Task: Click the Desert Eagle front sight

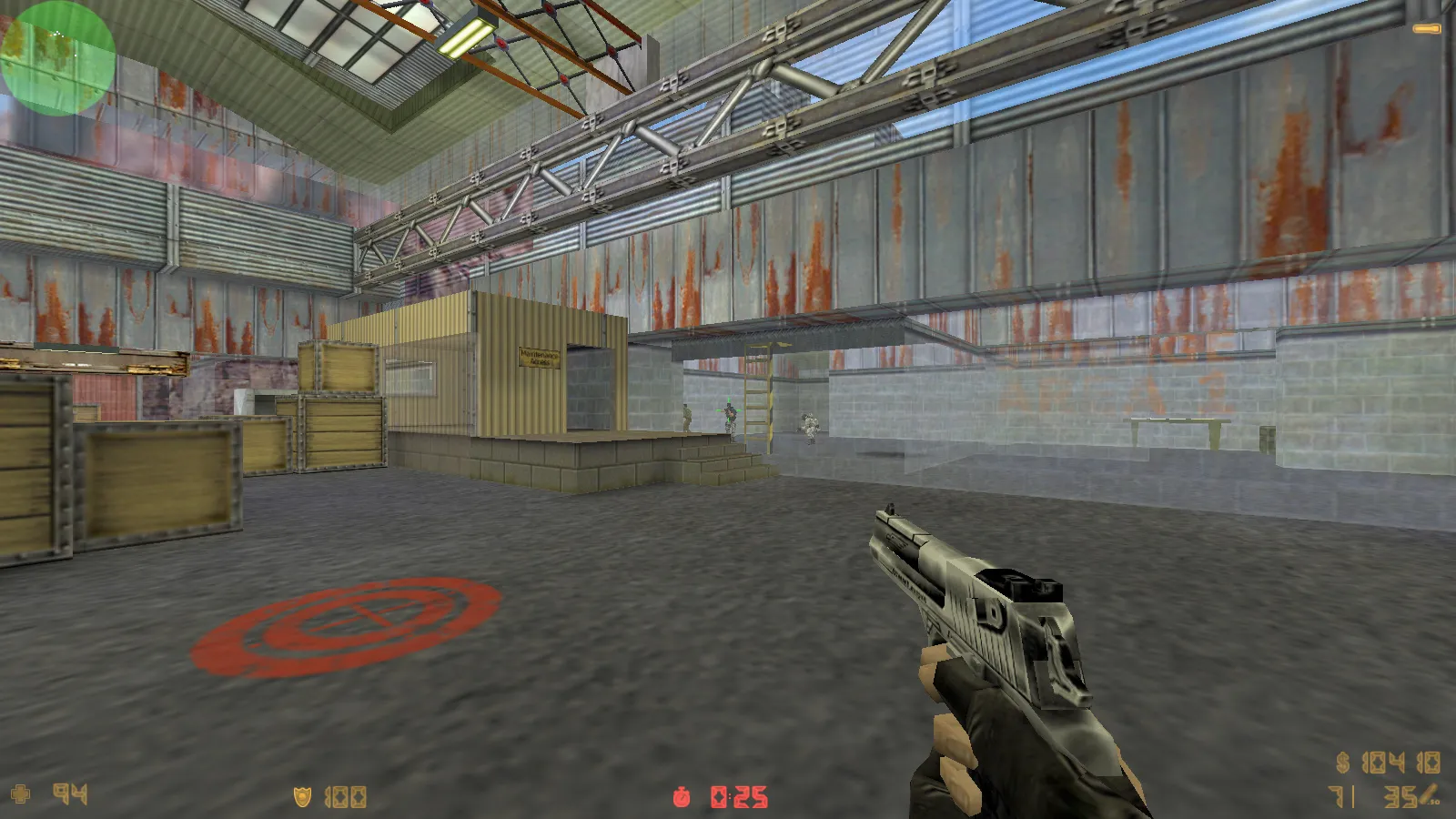Action: 889,510
